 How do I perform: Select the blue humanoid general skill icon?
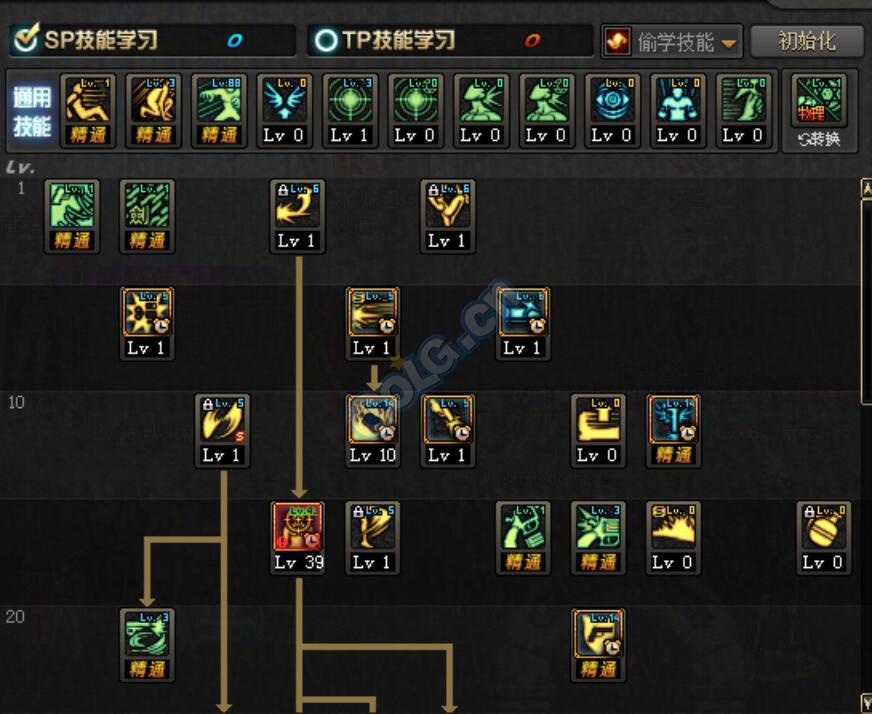[x=677, y=101]
